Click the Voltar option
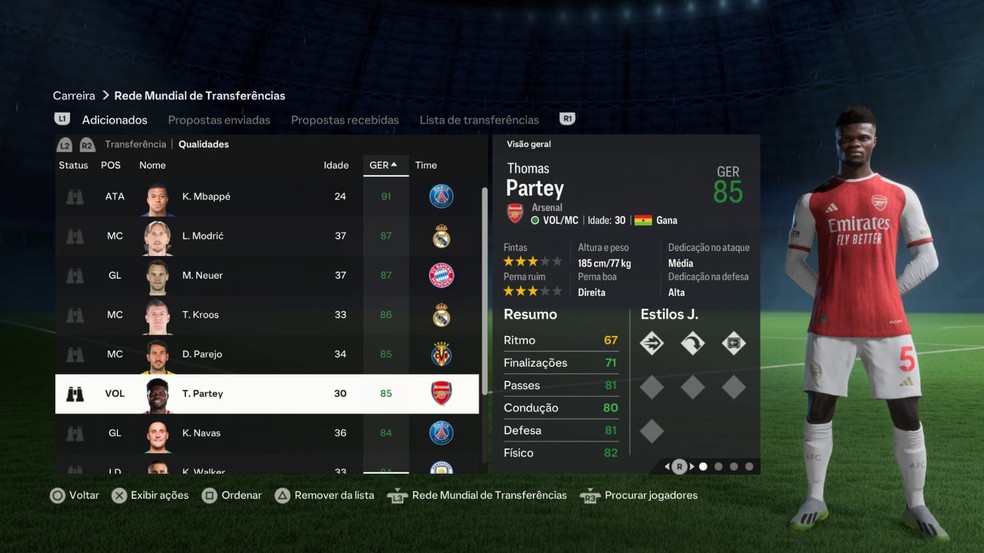The height and width of the screenshot is (553, 984). point(75,495)
